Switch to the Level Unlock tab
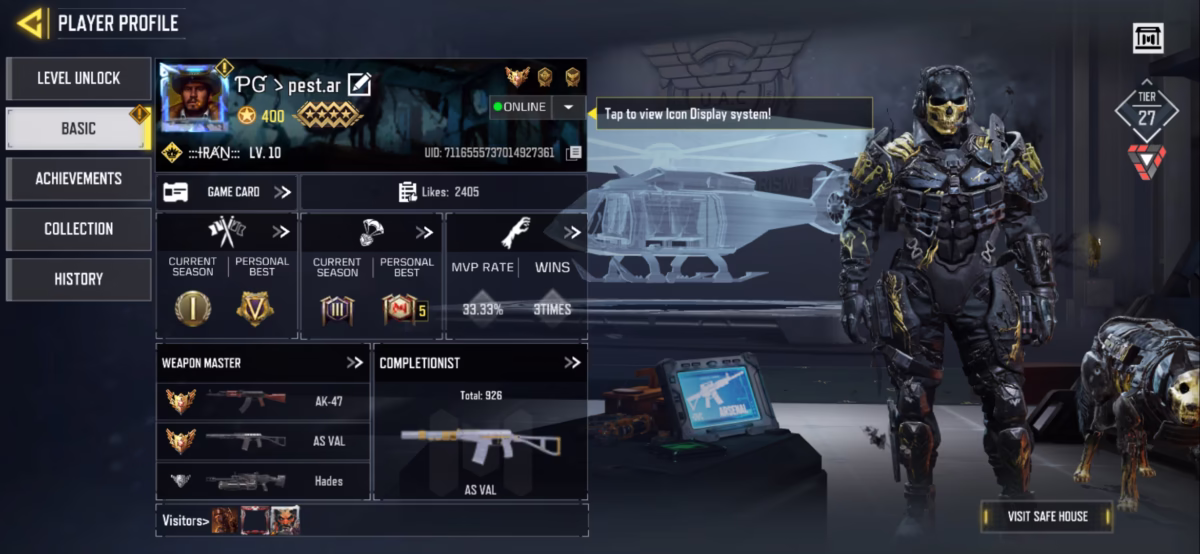 (78, 78)
